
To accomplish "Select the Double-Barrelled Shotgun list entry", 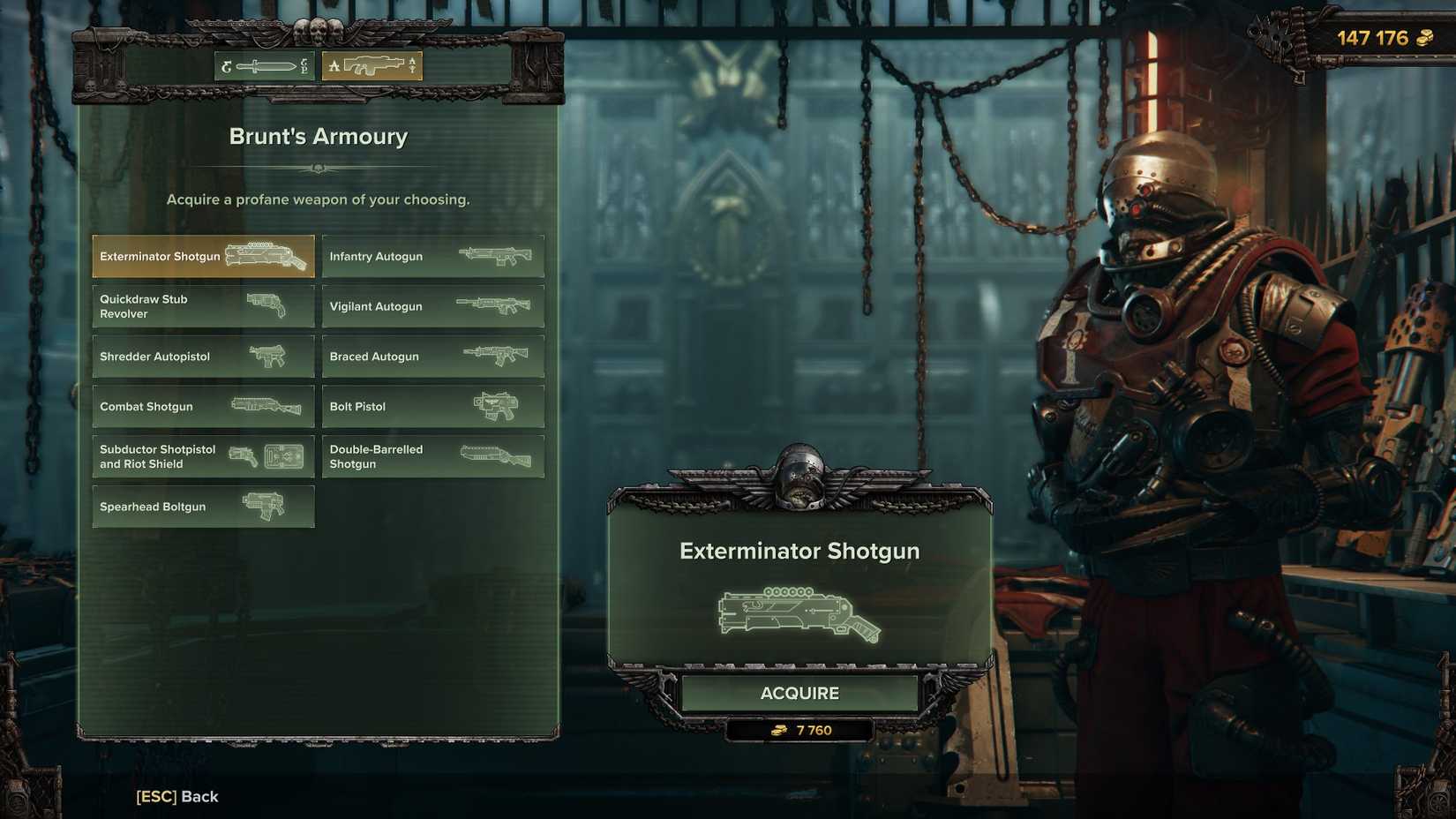I will (x=433, y=455).
